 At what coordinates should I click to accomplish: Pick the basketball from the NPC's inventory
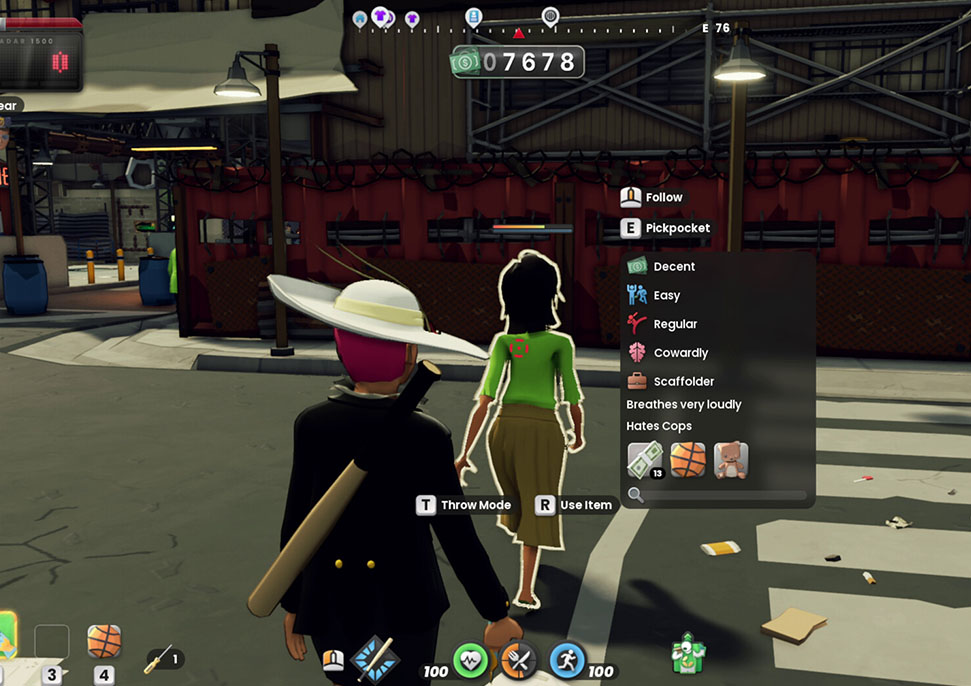[688, 460]
